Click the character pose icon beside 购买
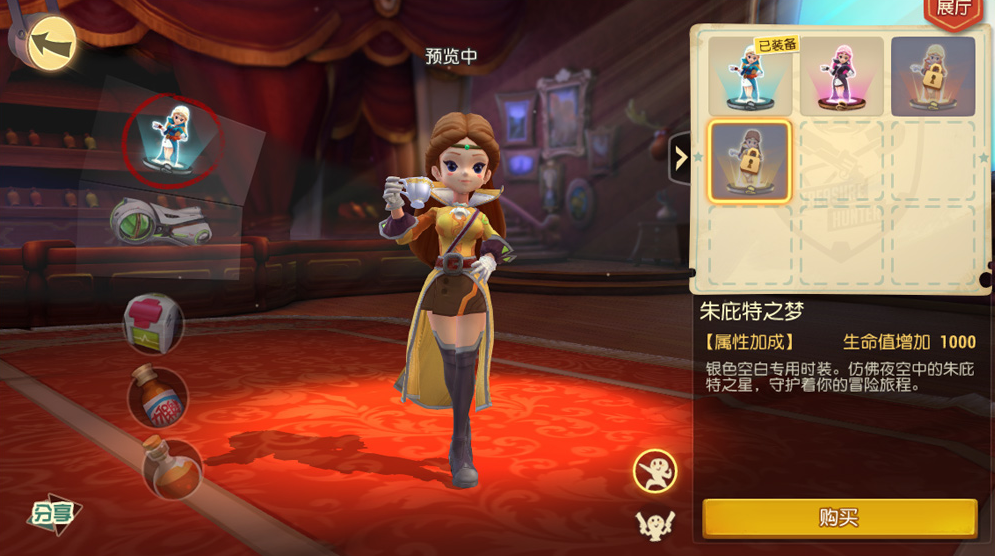 pyautogui.click(x=655, y=524)
